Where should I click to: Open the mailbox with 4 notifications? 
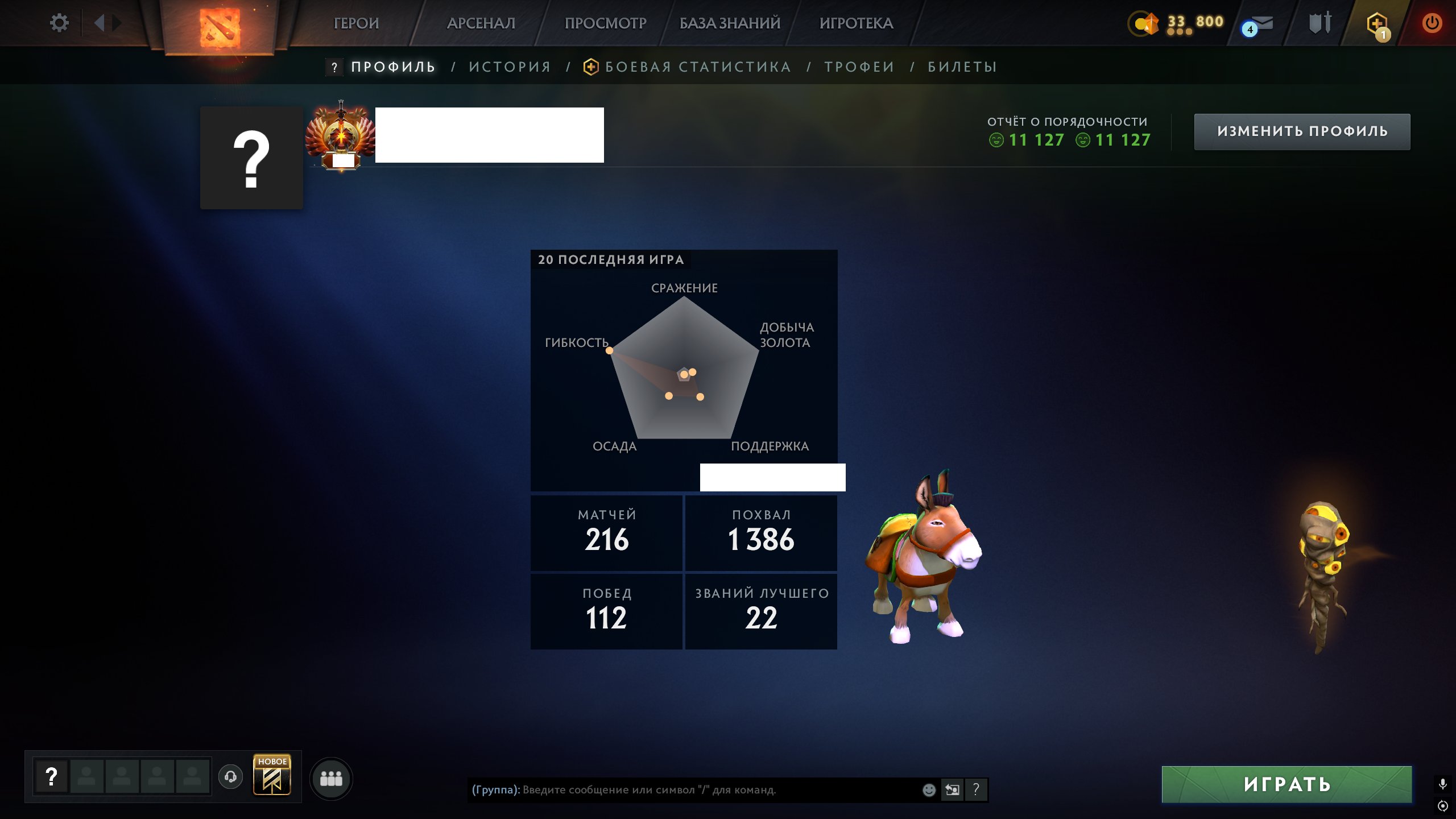click(1259, 24)
